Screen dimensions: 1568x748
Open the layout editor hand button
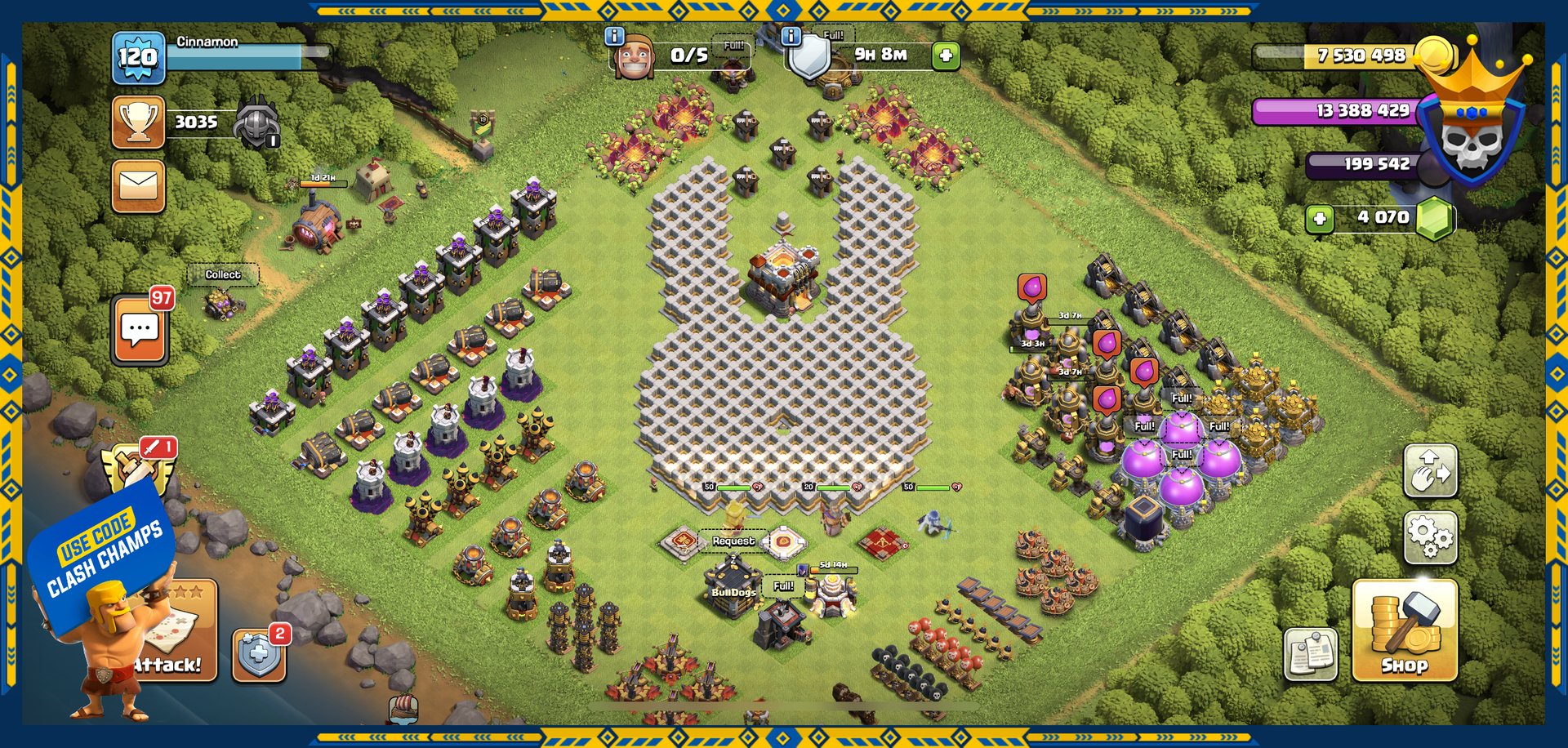1430,471
